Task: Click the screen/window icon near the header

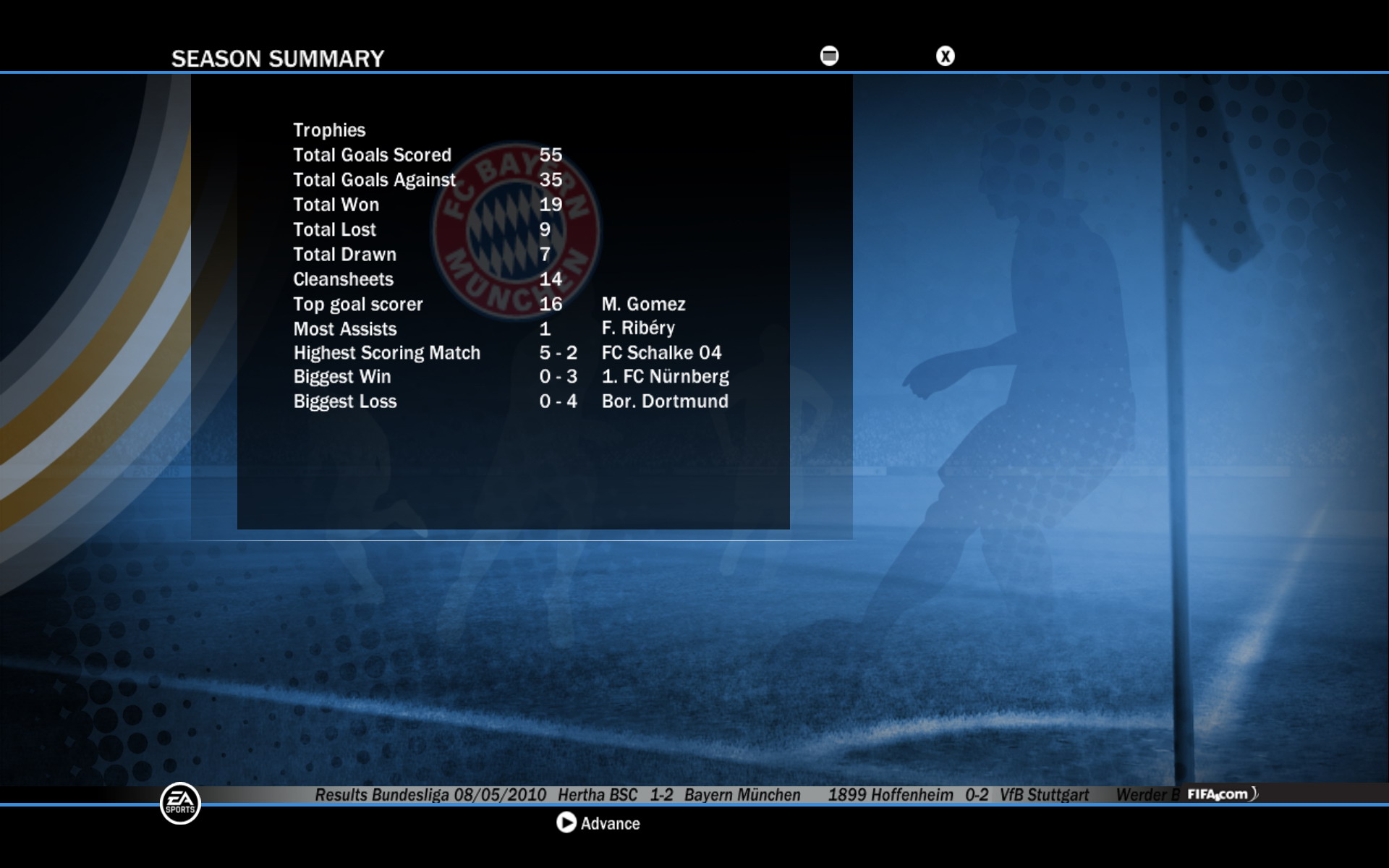Action: (x=828, y=54)
